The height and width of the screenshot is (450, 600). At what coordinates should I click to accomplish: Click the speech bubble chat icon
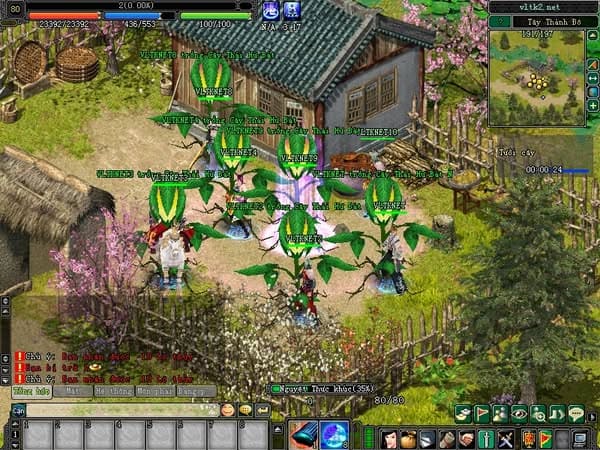pos(576,413)
